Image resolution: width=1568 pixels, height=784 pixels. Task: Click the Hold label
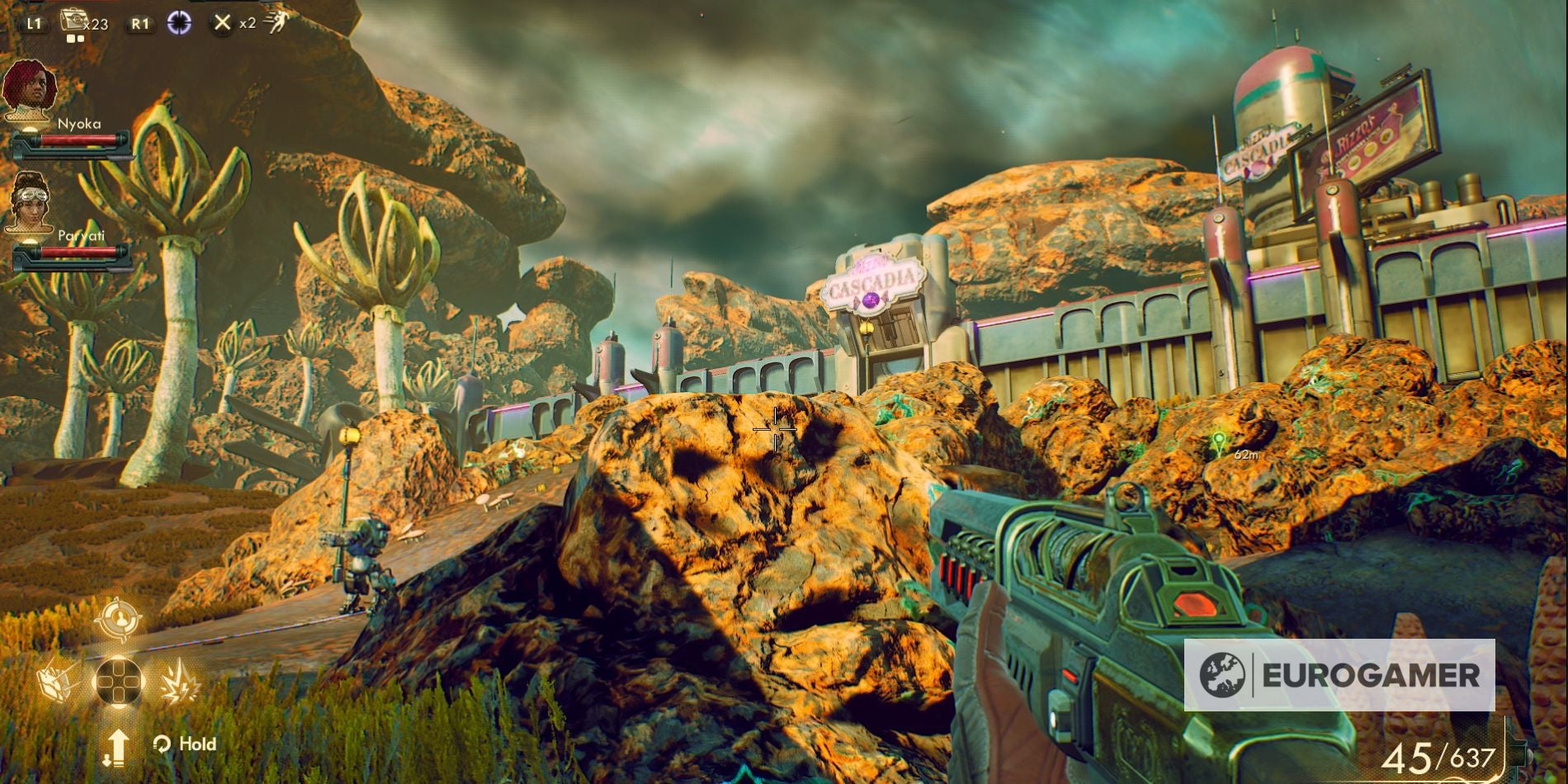click(198, 744)
